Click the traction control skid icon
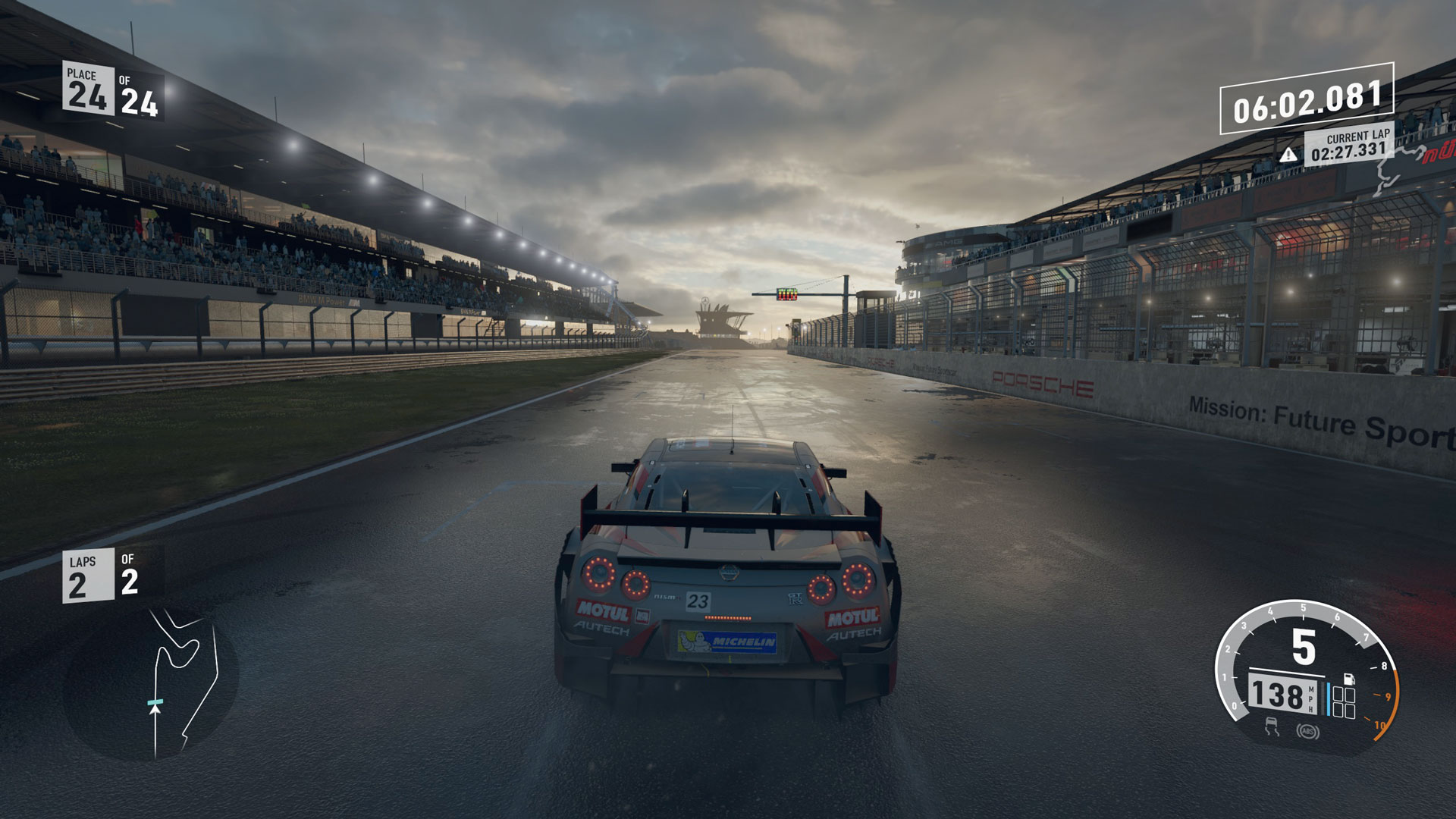This screenshot has width=1456, height=819. pos(1271,729)
